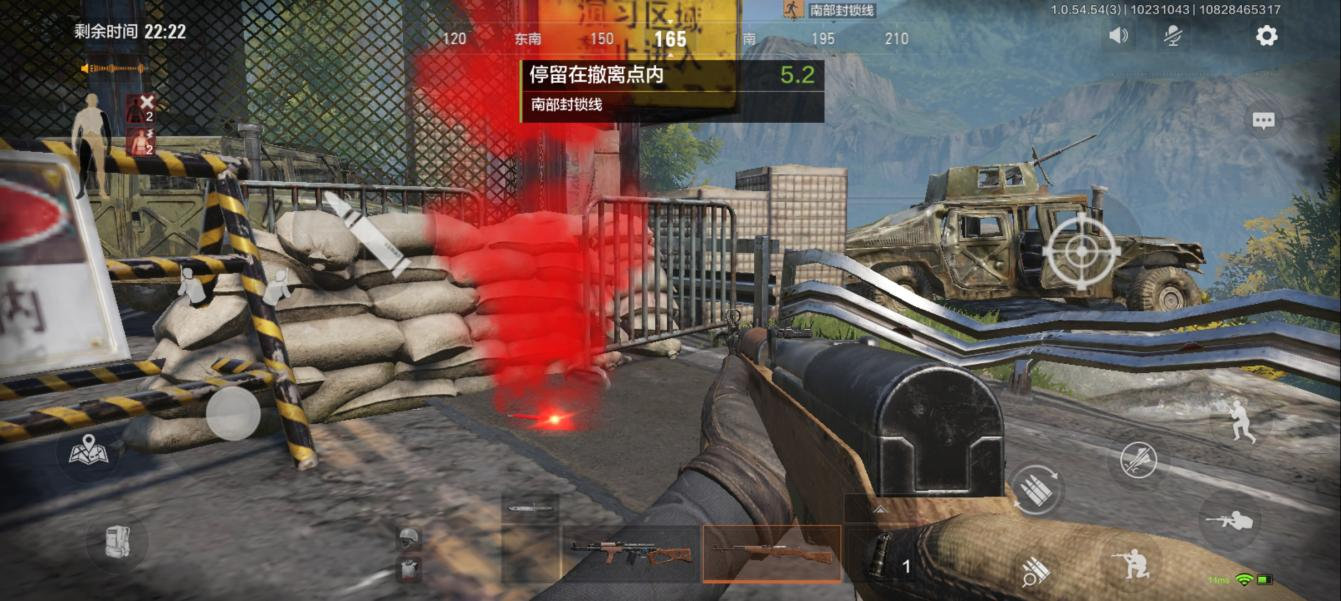Screen dimensions: 1341x601
Task: Tap the aim-down-sights crosshair button
Action: click(x=1081, y=251)
